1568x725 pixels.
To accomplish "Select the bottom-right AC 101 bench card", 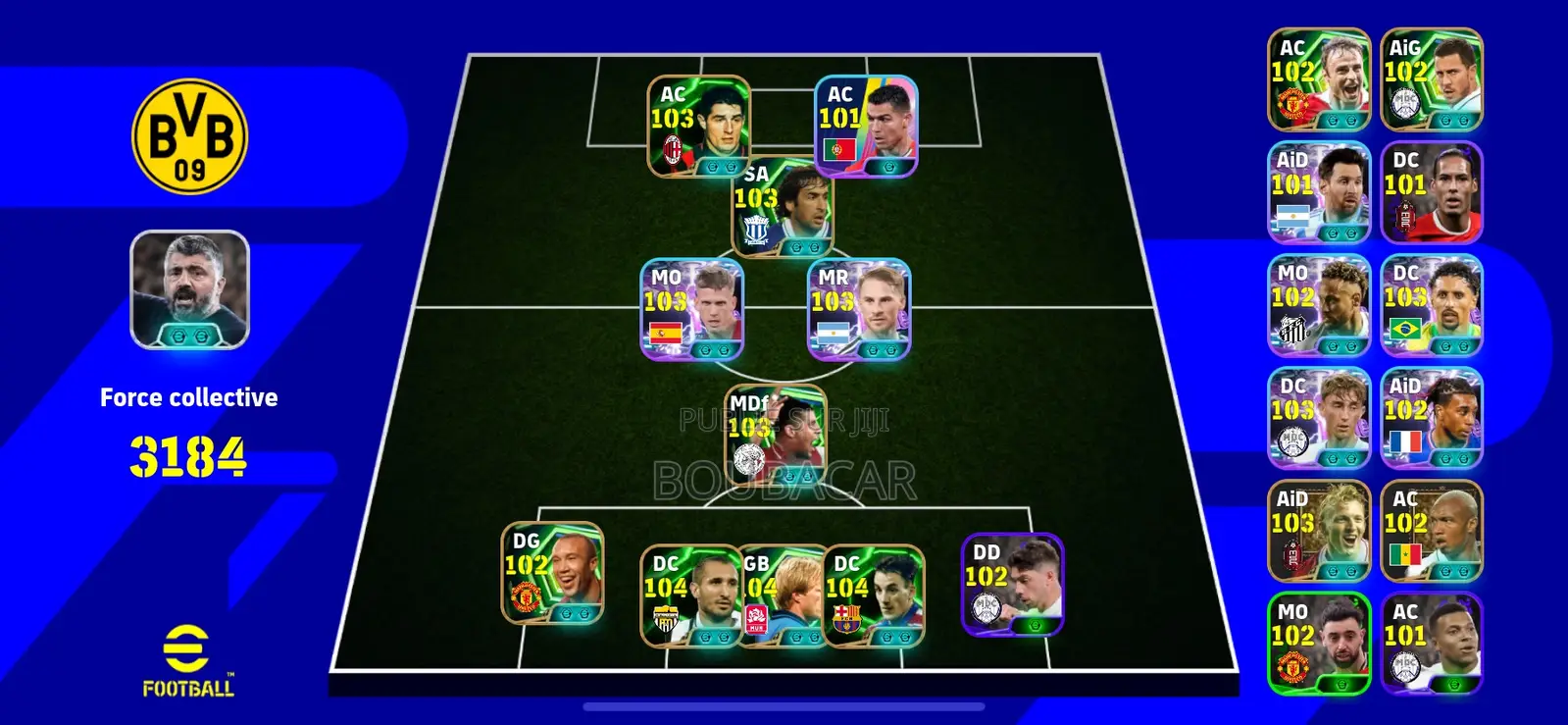I will (1431, 643).
